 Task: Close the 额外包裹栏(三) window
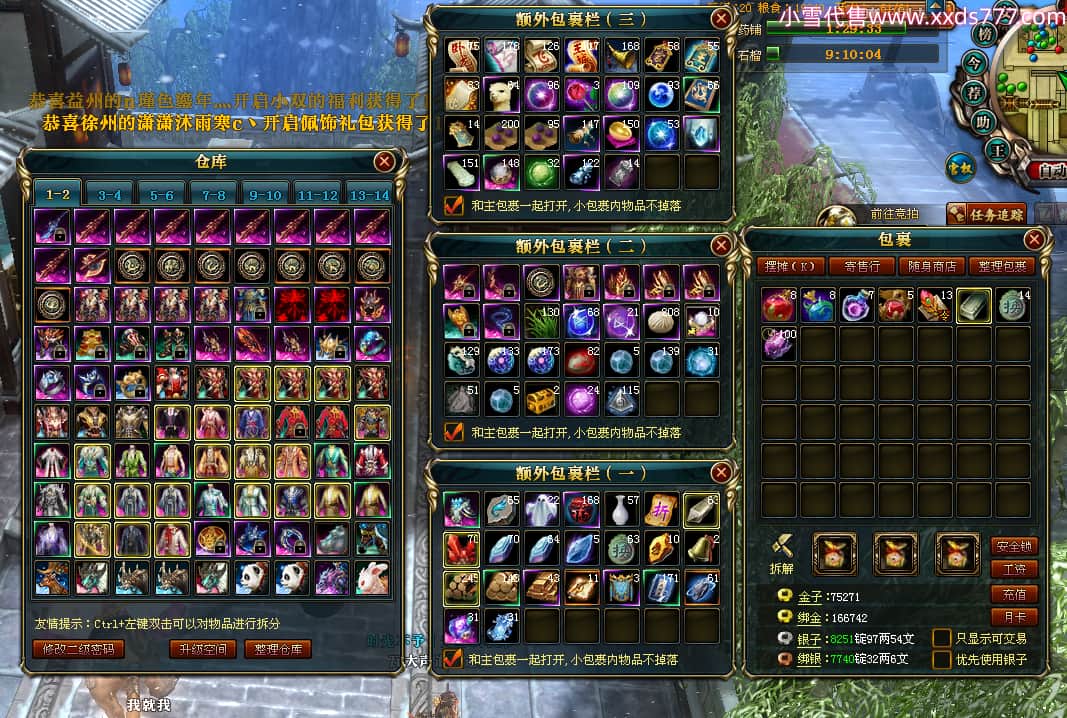pos(720,18)
